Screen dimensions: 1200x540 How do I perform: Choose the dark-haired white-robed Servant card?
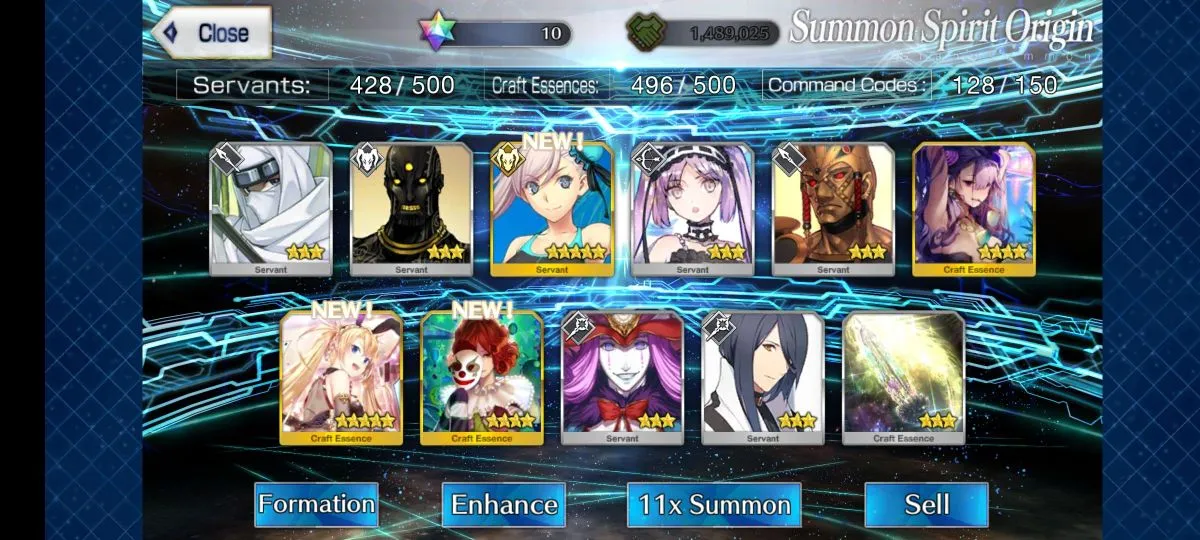[x=763, y=377]
